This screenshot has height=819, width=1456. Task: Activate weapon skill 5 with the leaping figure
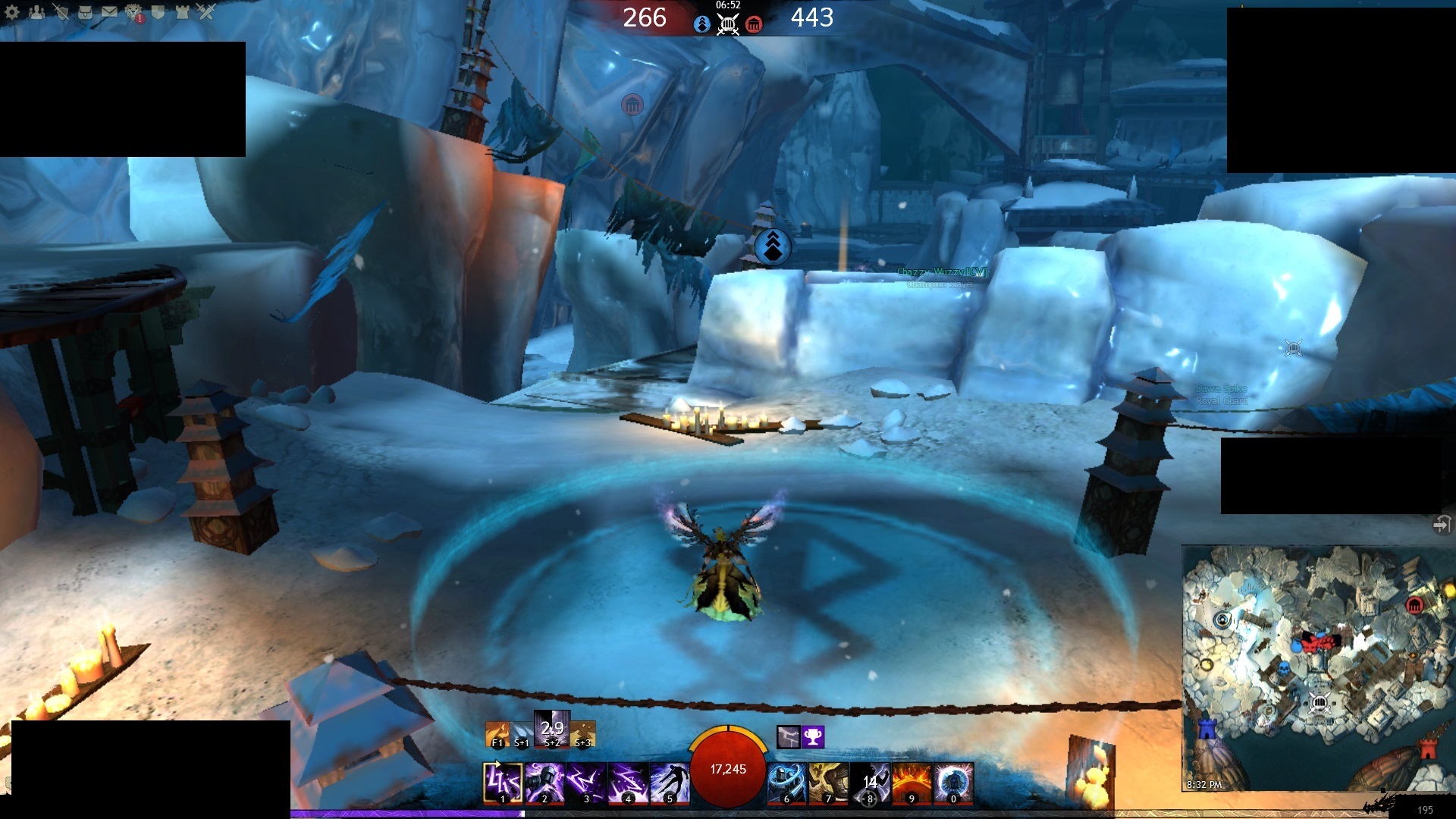pos(670,783)
